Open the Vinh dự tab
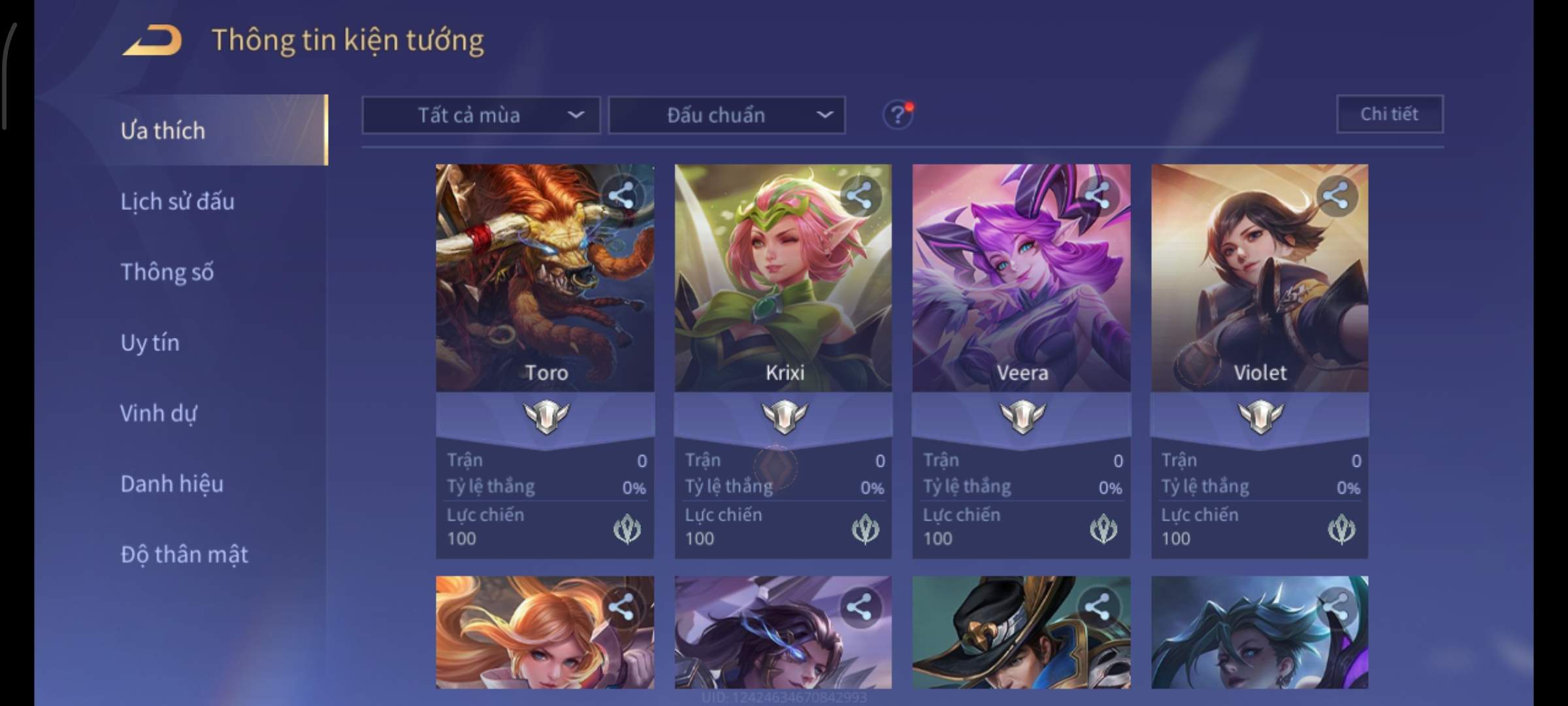The image size is (1568, 706). [x=158, y=413]
